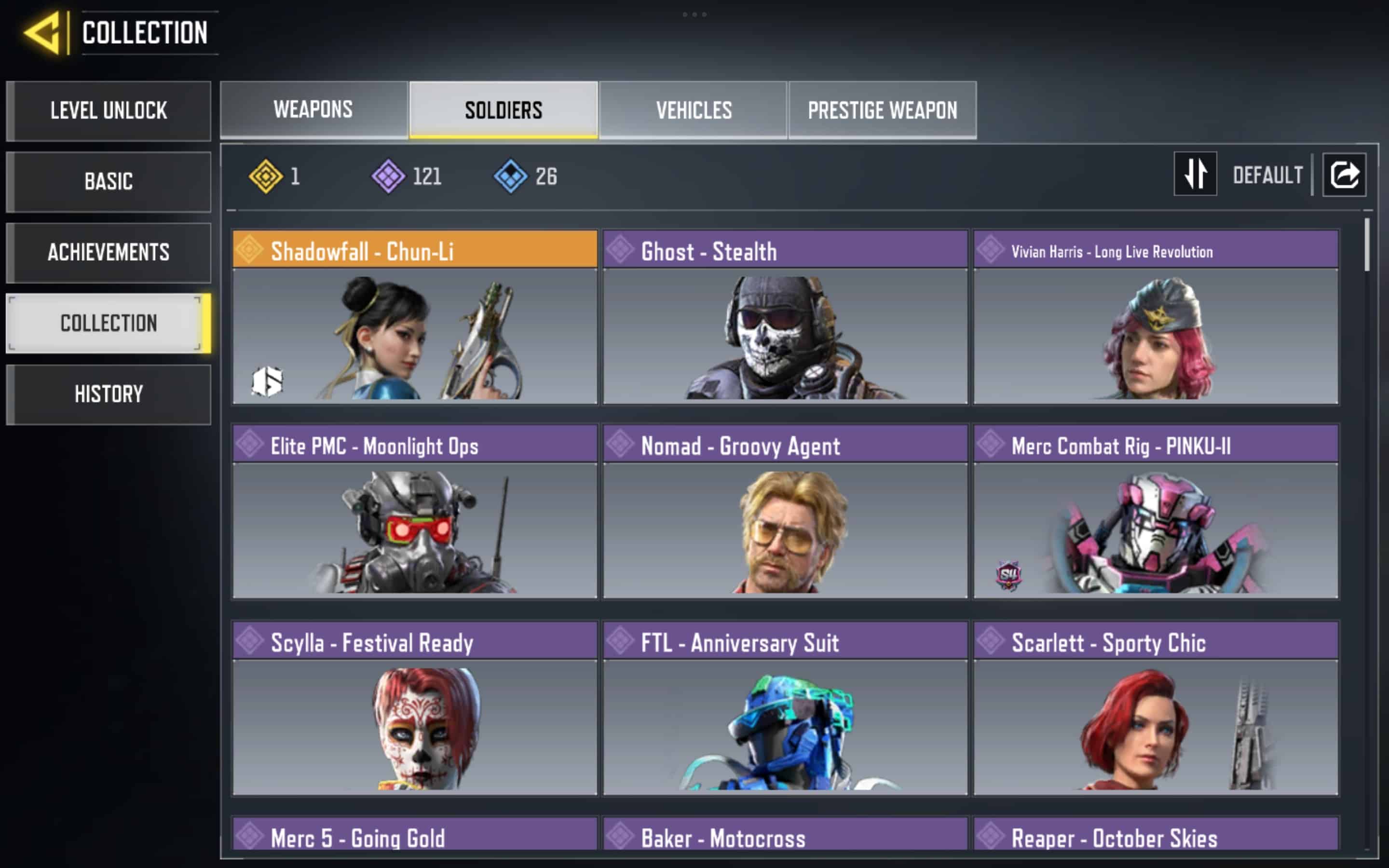Choose Vivian Harris - Long Live Revolution card
Screen dimensions: 1389x868
(x=1156, y=317)
